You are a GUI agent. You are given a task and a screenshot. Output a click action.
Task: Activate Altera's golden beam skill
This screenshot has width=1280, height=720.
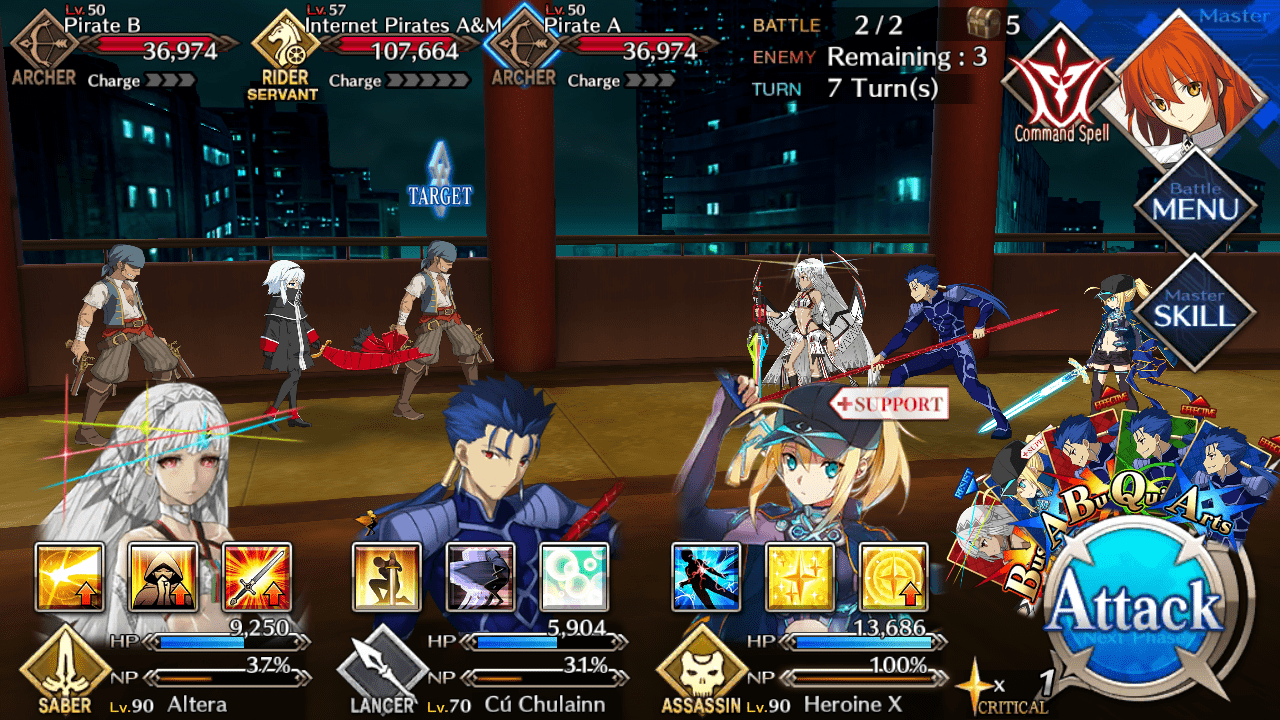(70, 577)
